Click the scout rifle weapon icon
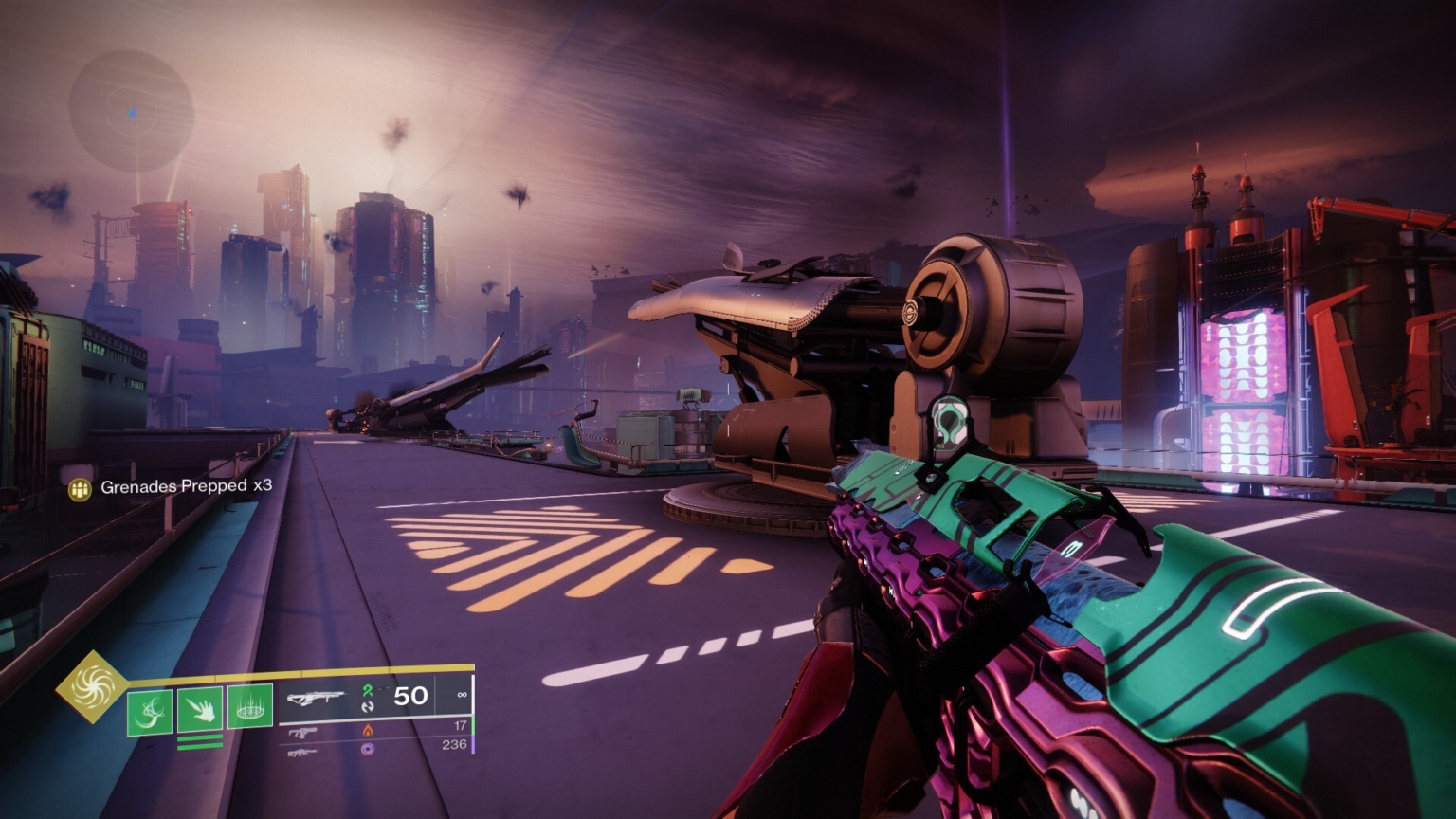Viewport: 1456px width, 819px height. coord(303,753)
